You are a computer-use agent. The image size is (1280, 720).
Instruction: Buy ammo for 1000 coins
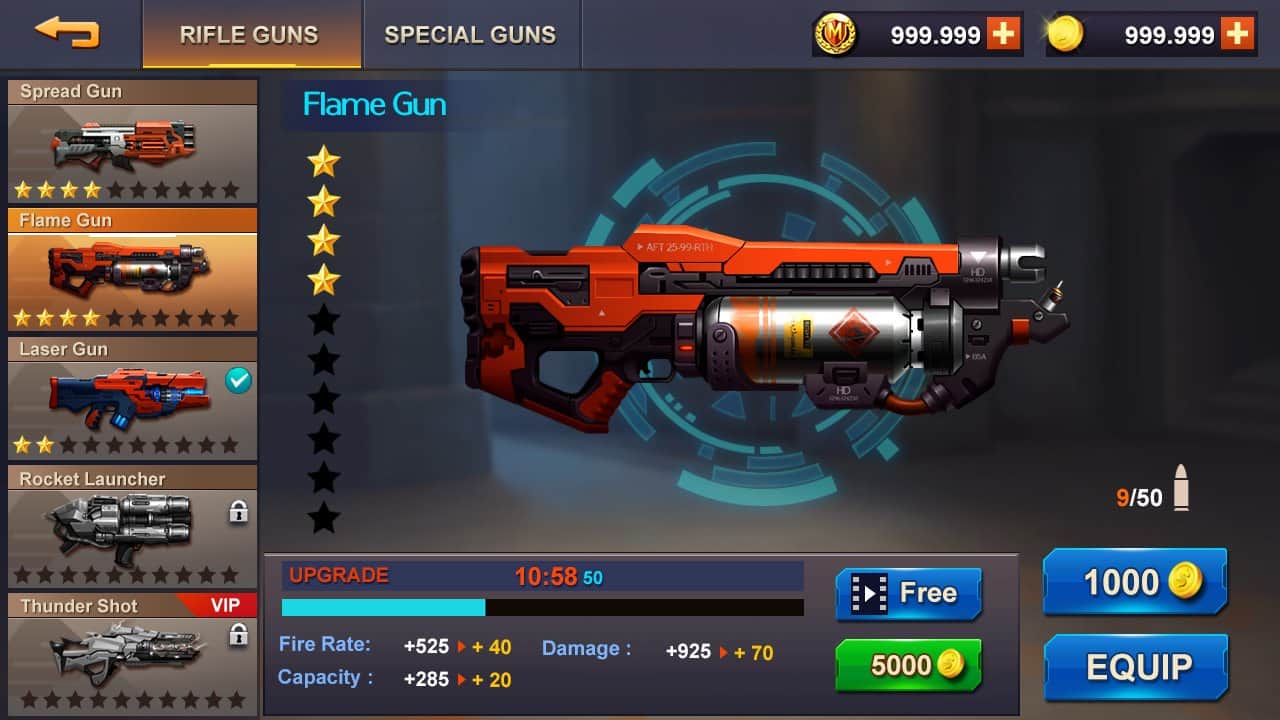[x=1134, y=582]
